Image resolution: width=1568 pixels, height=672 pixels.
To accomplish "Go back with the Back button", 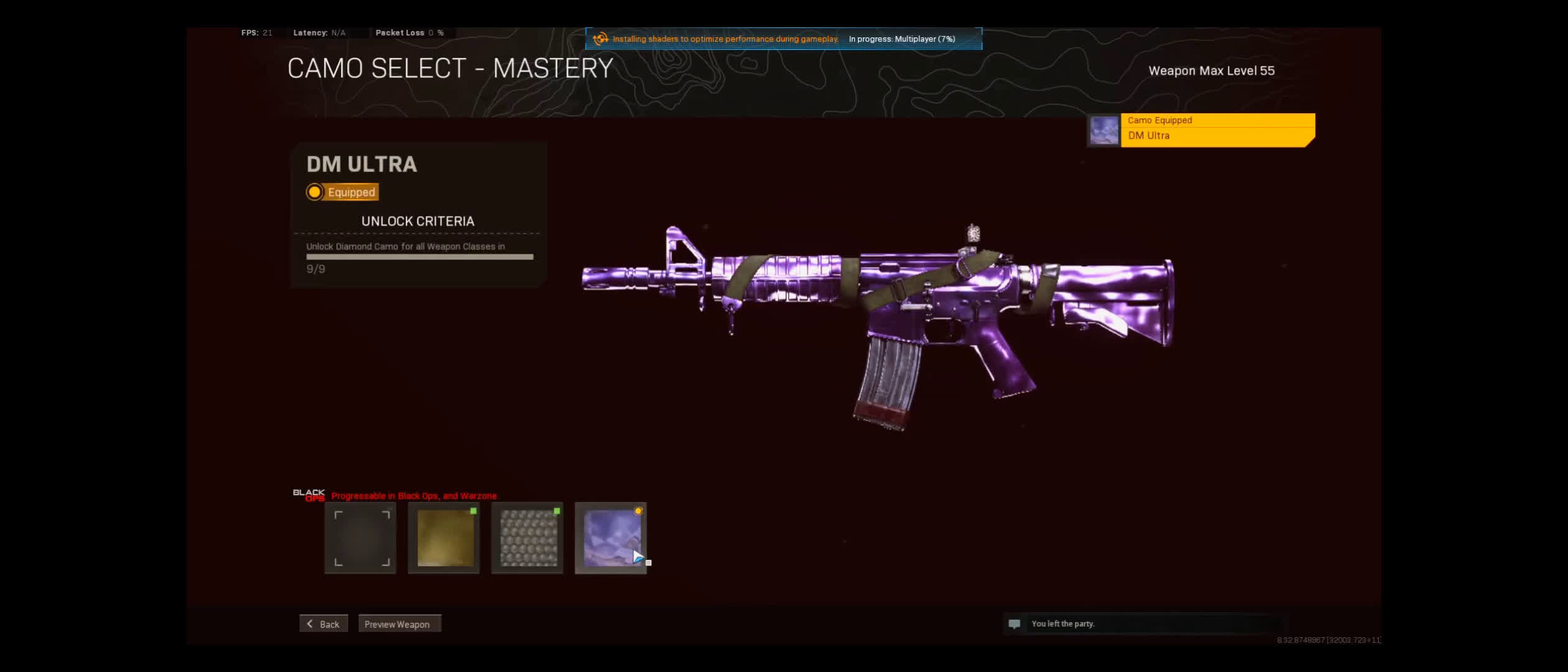I will point(324,624).
